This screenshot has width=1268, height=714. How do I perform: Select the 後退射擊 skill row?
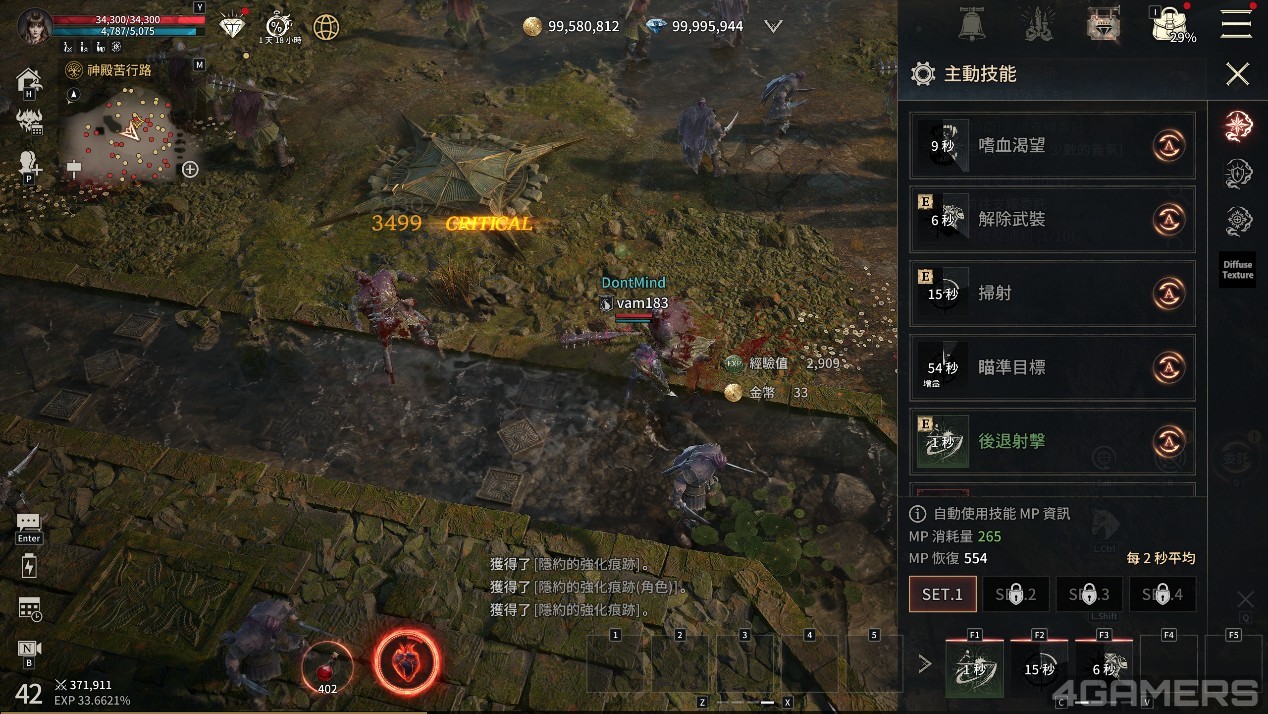(x=1051, y=441)
